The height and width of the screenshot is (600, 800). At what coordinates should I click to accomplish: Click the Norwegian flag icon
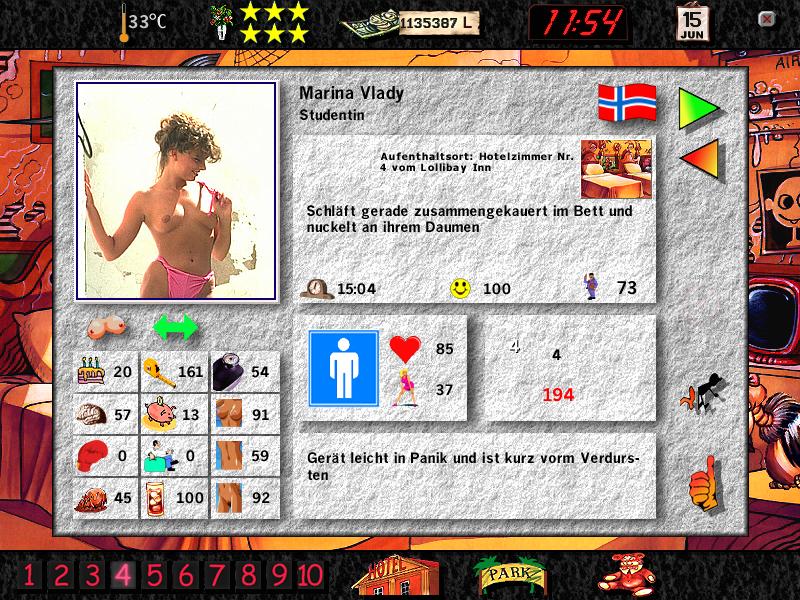(627, 103)
